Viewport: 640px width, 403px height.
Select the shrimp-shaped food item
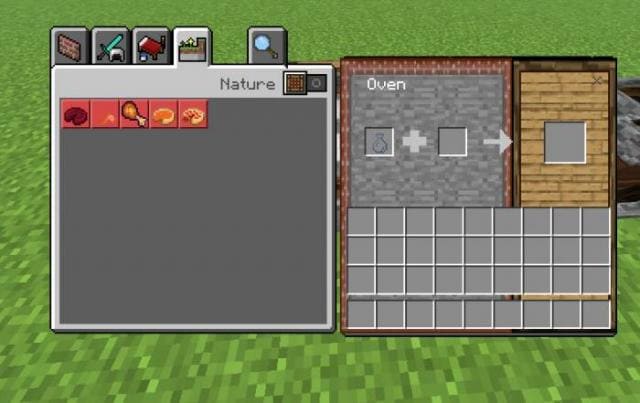[x=192, y=114]
